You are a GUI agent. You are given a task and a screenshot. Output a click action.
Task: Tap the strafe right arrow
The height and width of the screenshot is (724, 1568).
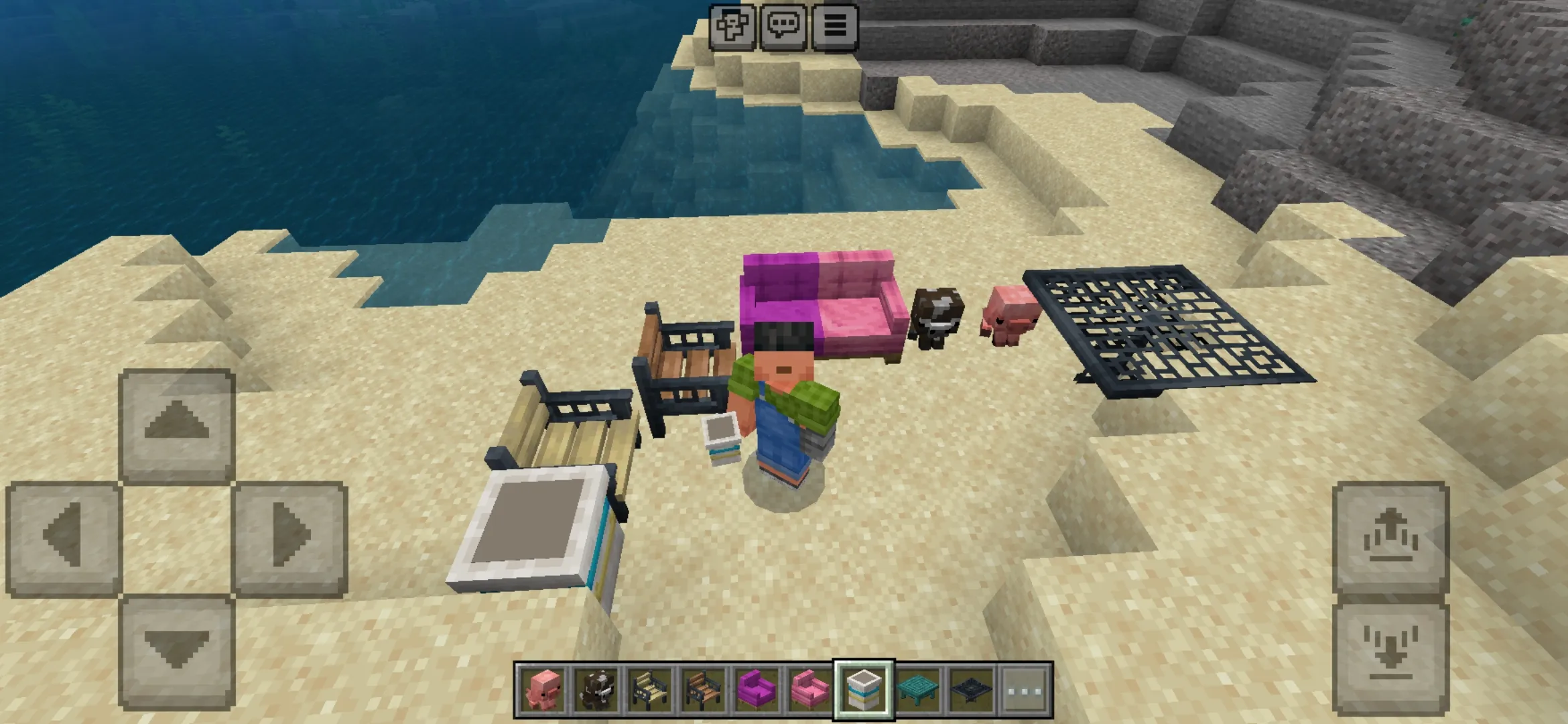[x=291, y=538]
